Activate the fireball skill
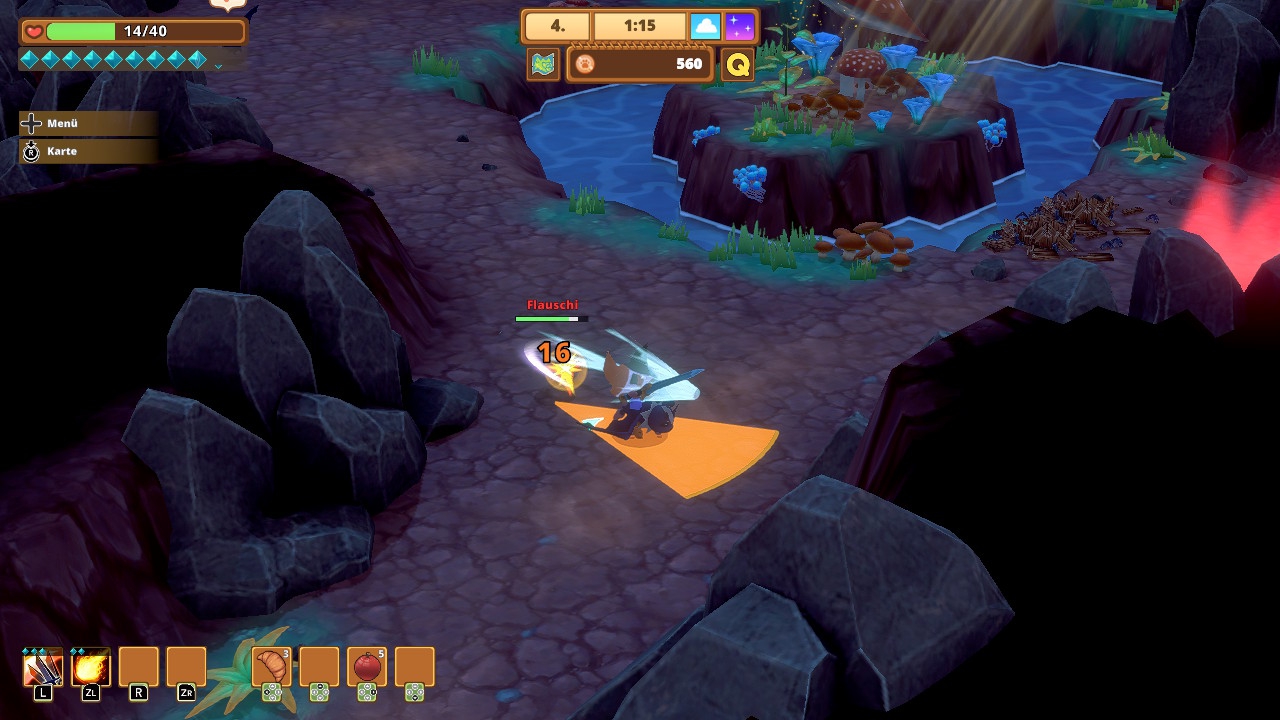Image resolution: width=1280 pixels, height=720 pixels. [91, 667]
